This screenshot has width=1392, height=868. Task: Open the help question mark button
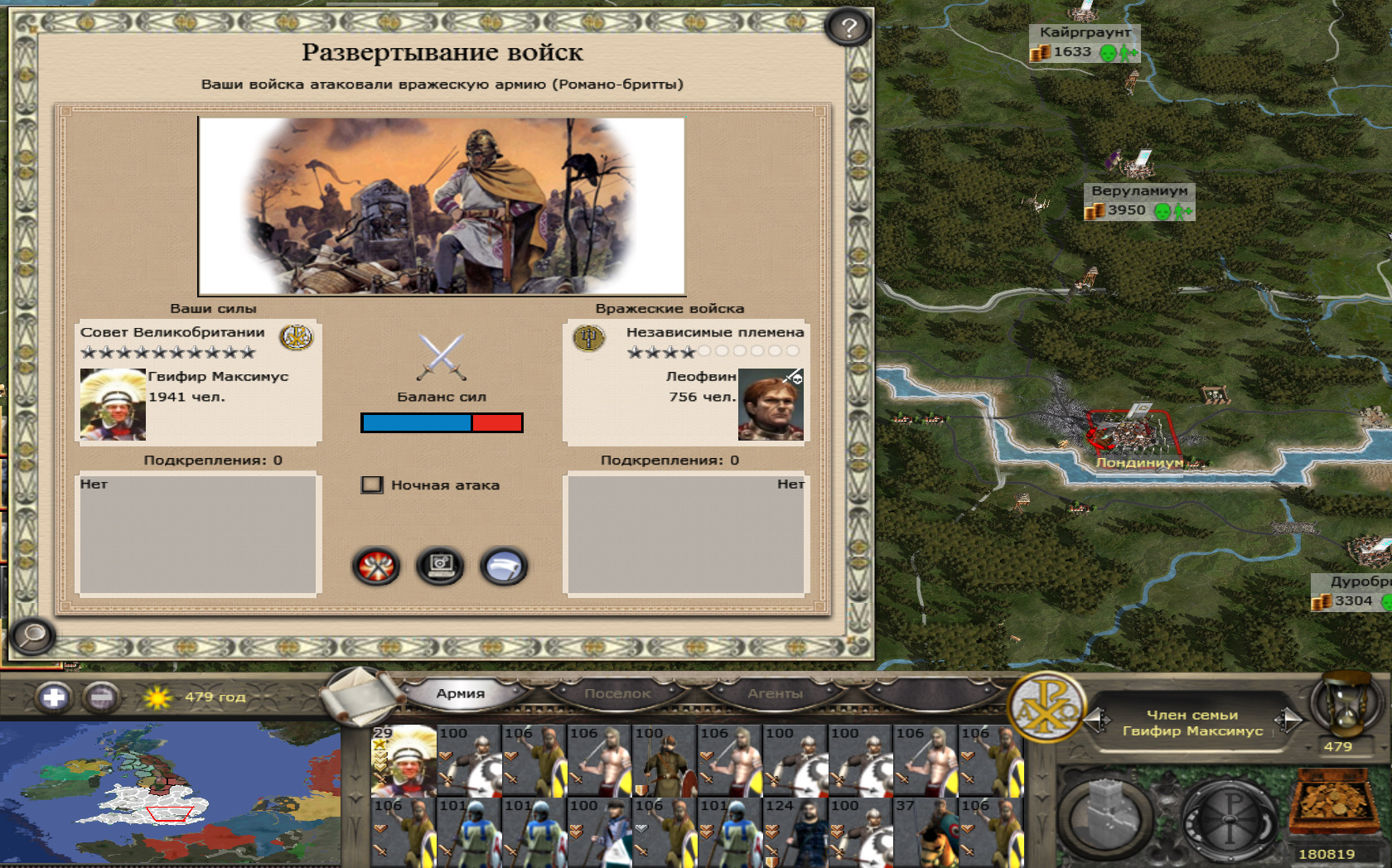tap(848, 28)
